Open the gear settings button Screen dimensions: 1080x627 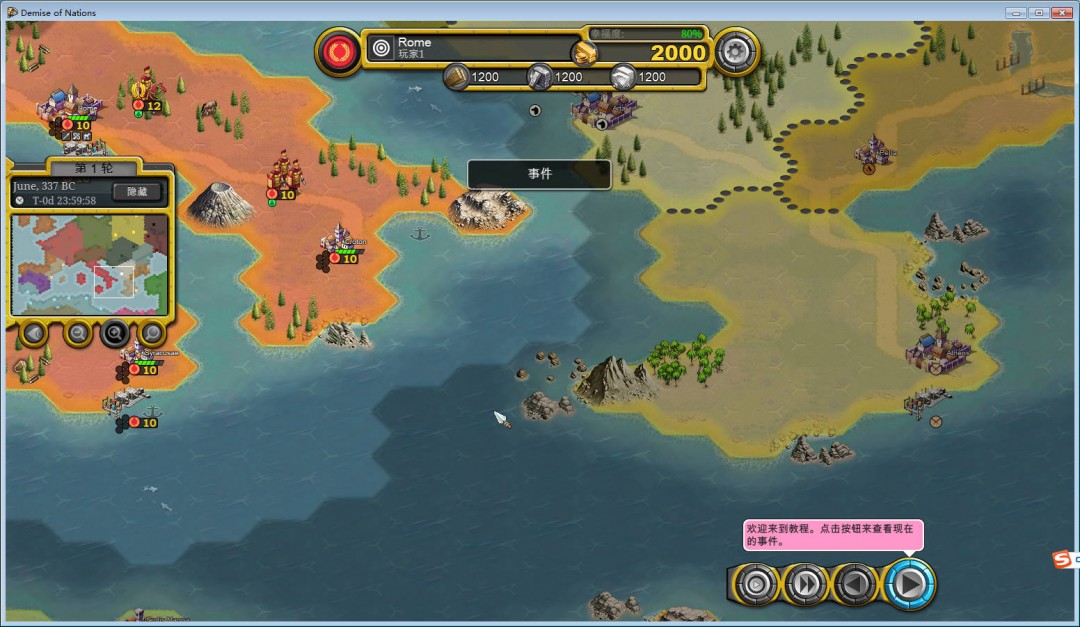tap(735, 50)
